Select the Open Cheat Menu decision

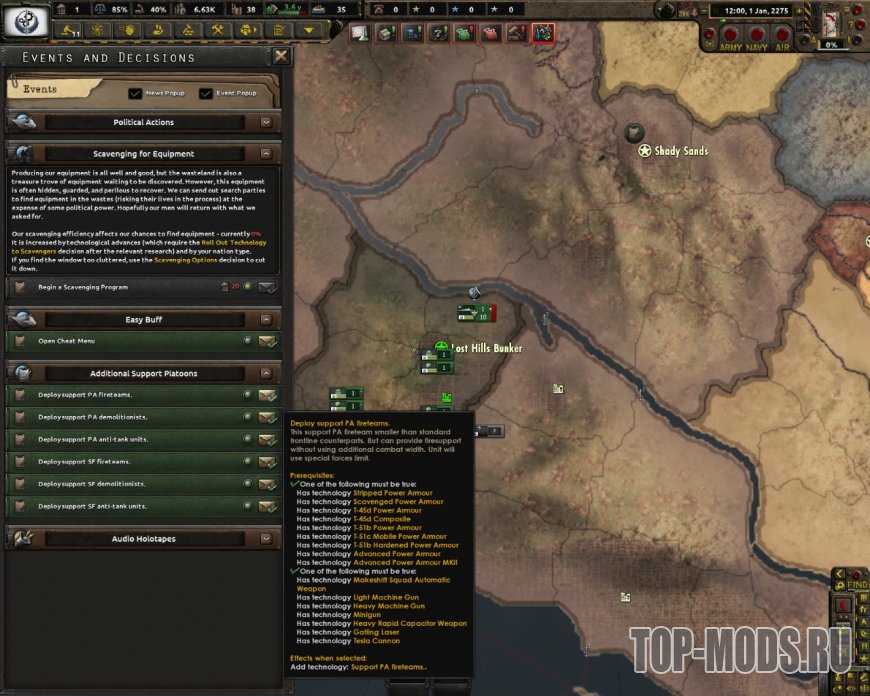point(267,341)
